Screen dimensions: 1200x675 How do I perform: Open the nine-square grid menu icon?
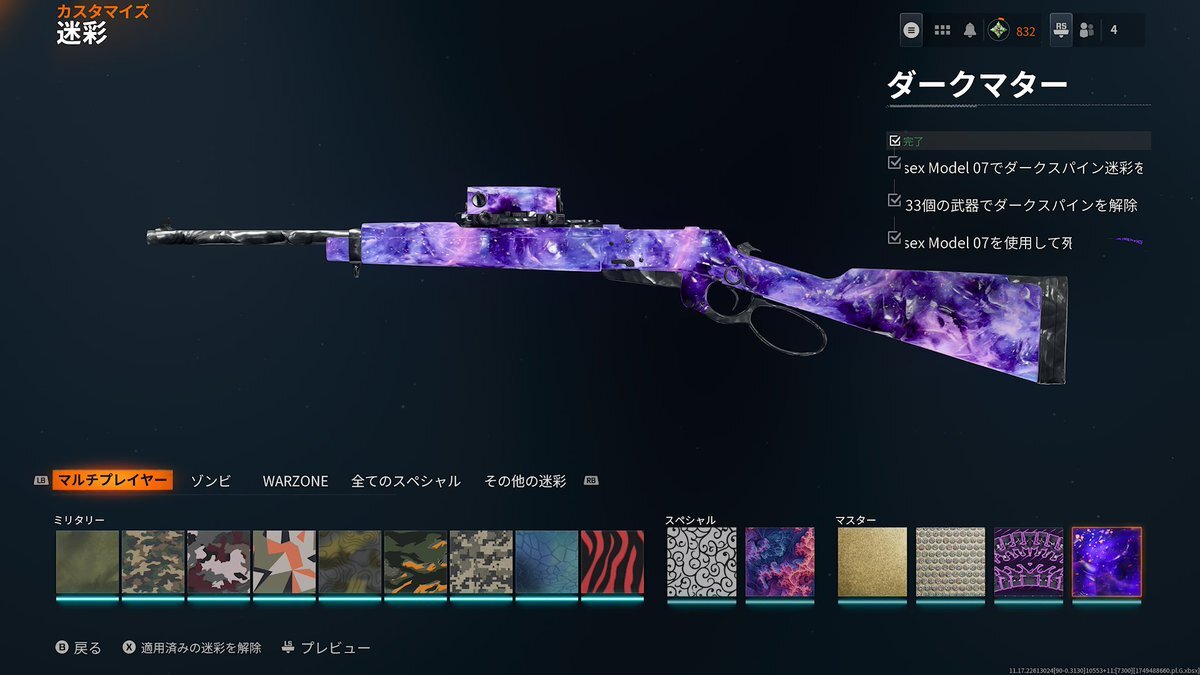coord(941,30)
